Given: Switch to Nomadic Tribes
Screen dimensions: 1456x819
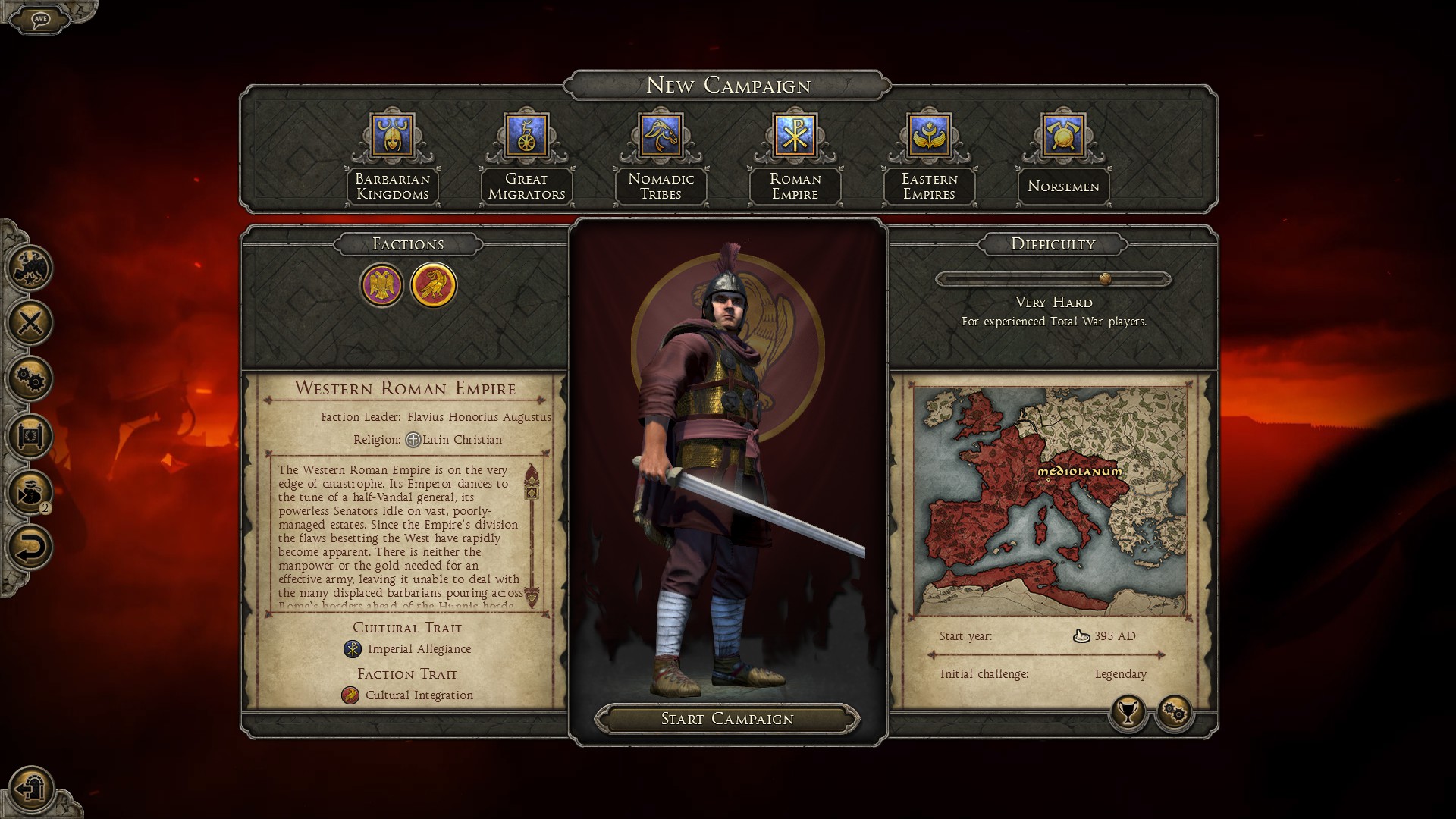Looking at the screenshot, I should (661, 136).
